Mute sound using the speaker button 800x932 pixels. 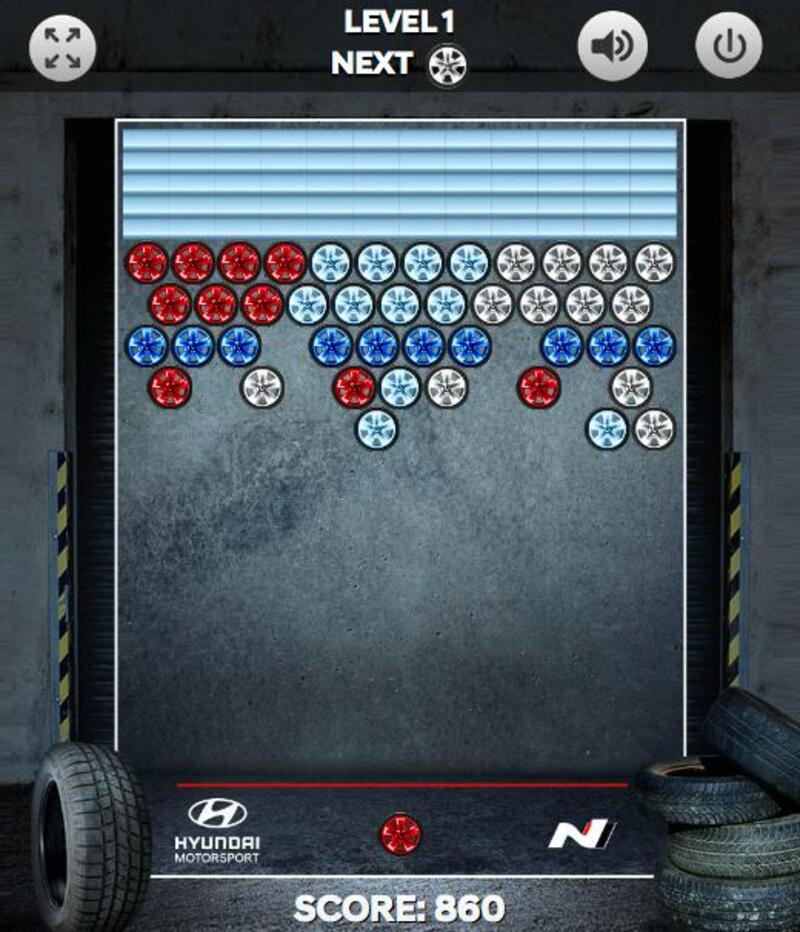612,46
